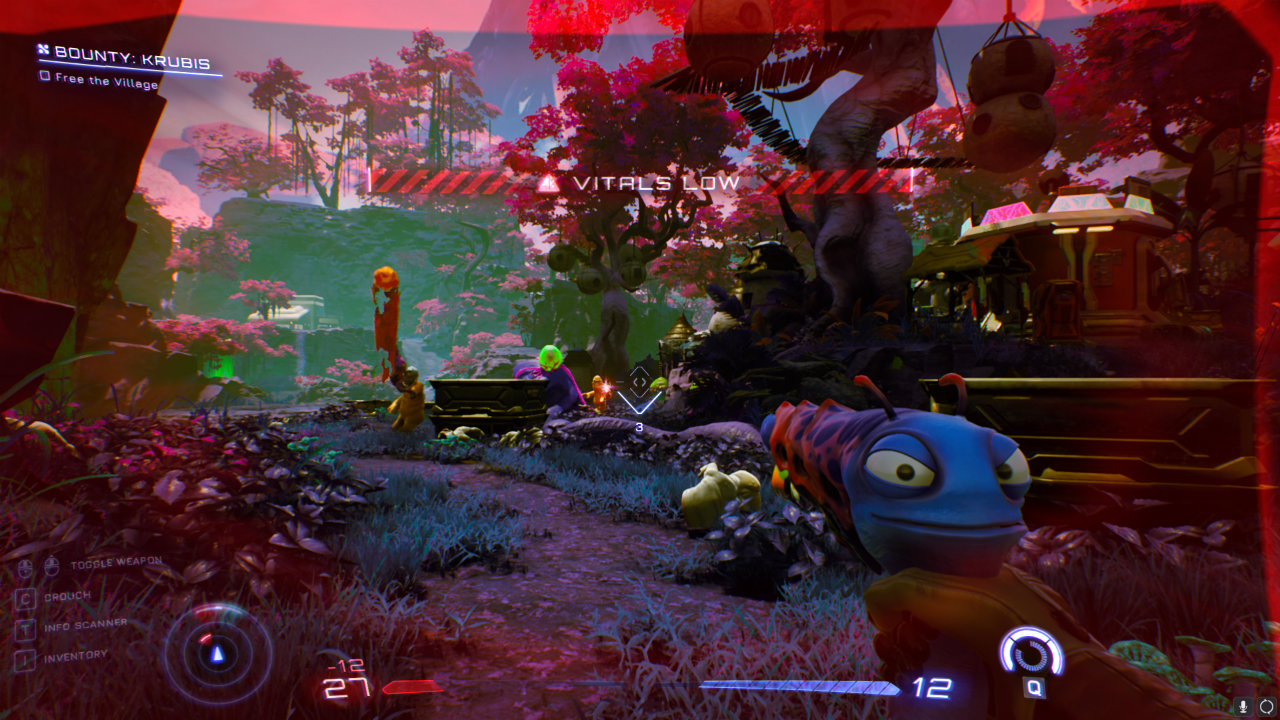Image resolution: width=1280 pixels, height=720 pixels.
Task: Click the circular enemy radar
Action: pos(217,653)
